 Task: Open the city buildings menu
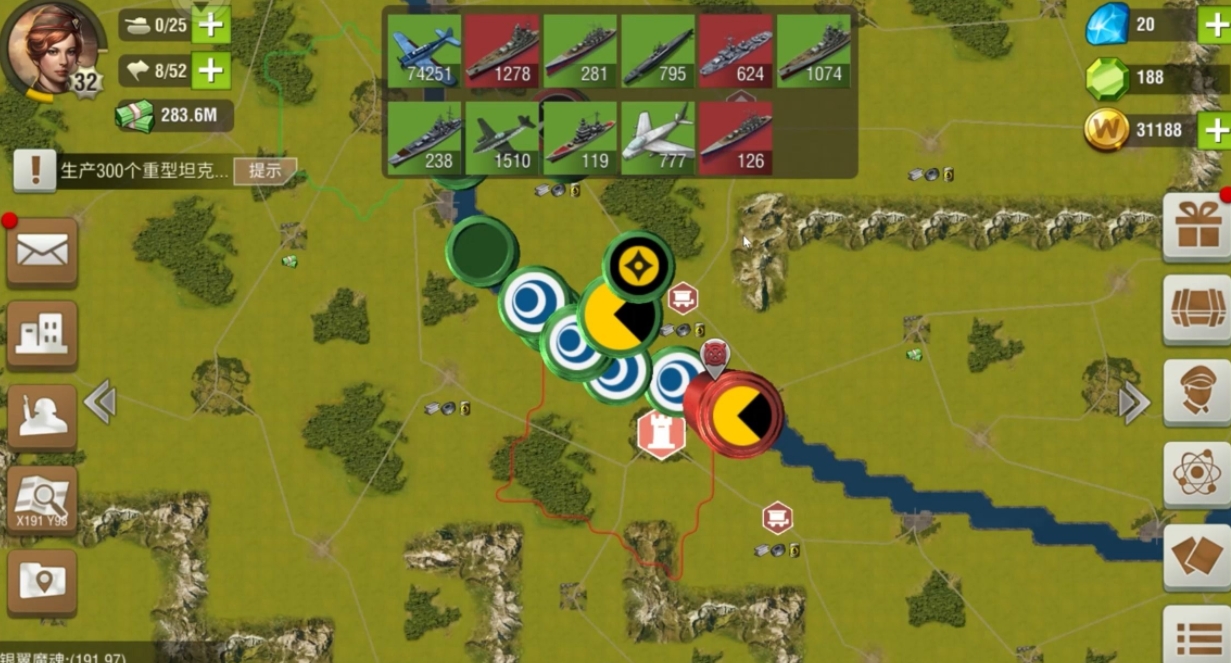[42, 335]
